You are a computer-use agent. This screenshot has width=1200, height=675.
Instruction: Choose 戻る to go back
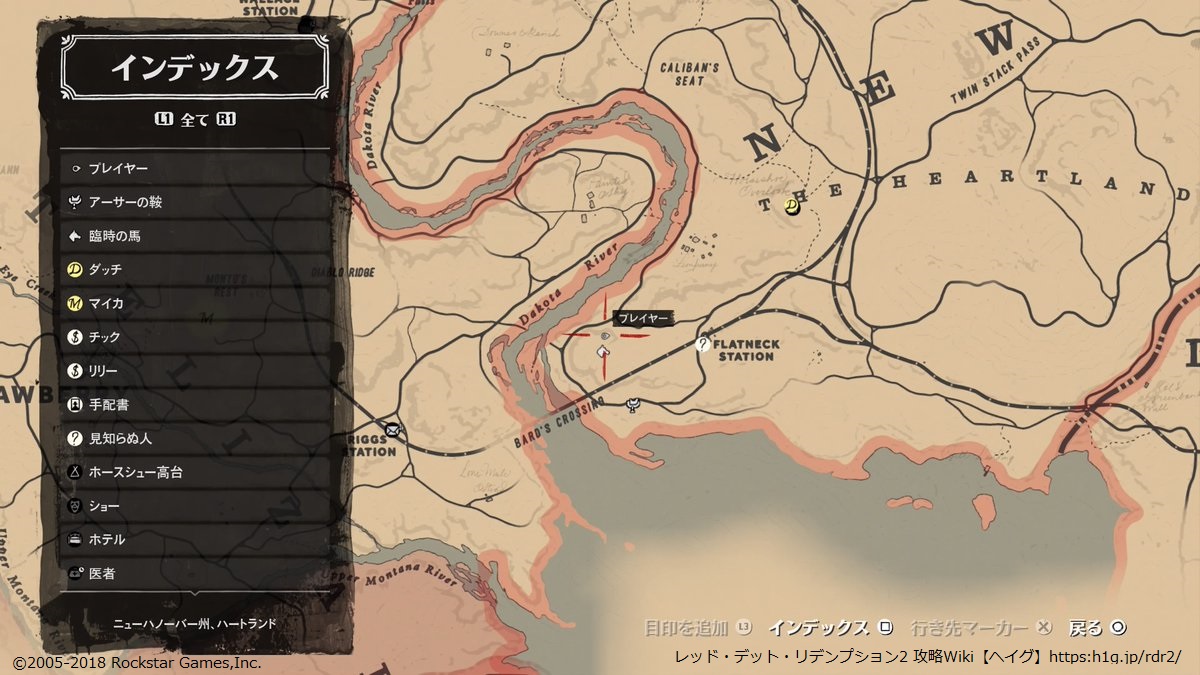click(x=1098, y=628)
